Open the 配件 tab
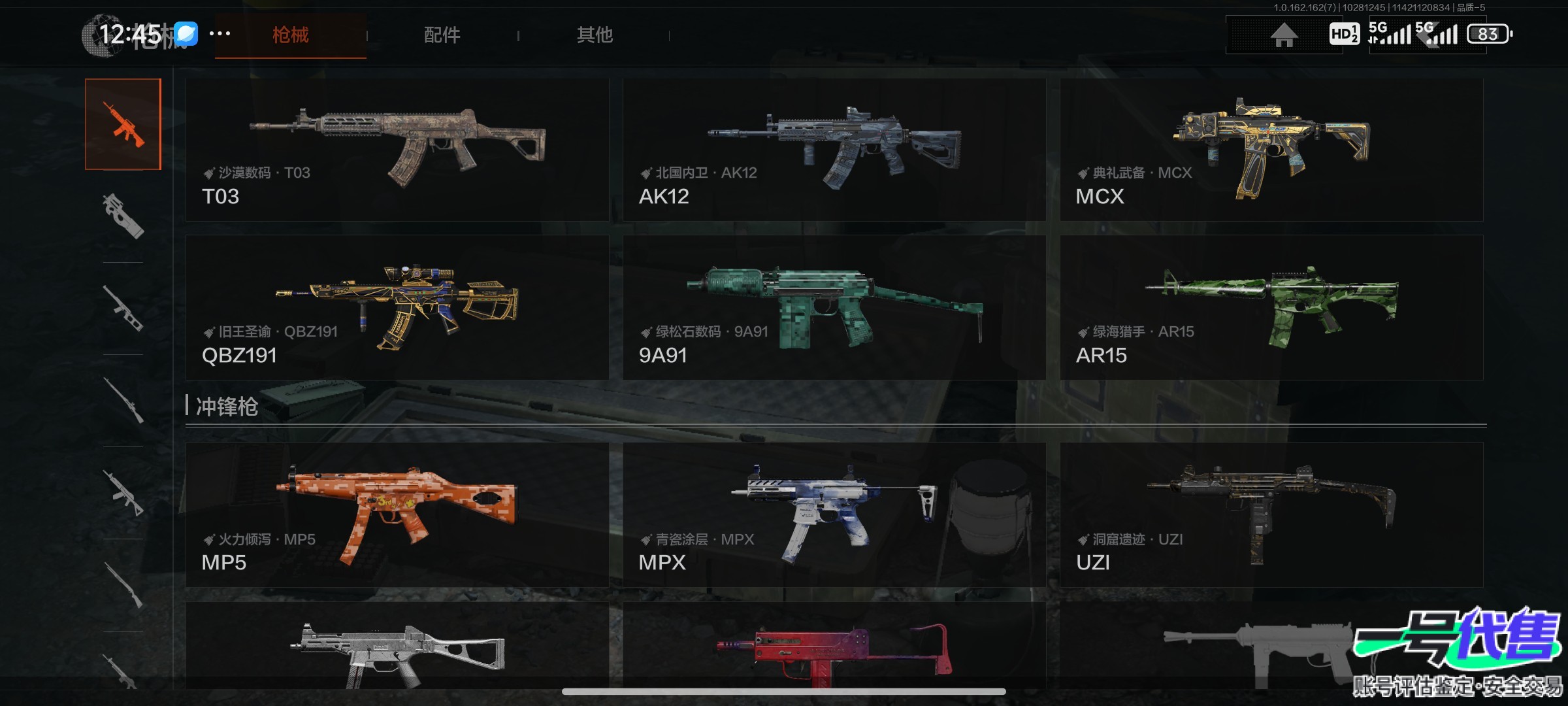Screen dimensions: 1568x706 click(x=442, y=35)
